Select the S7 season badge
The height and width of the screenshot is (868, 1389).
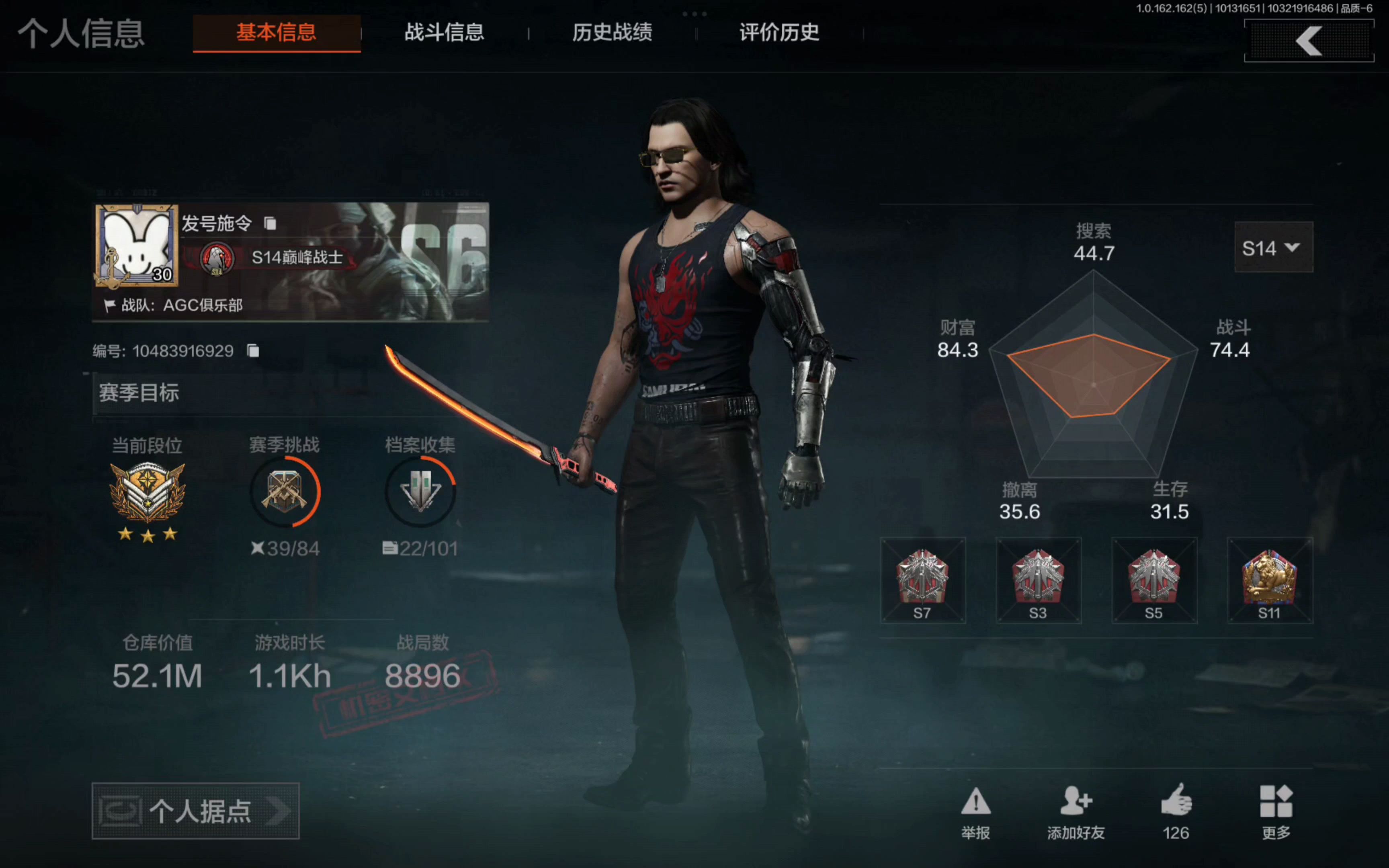tap(922, 580)
